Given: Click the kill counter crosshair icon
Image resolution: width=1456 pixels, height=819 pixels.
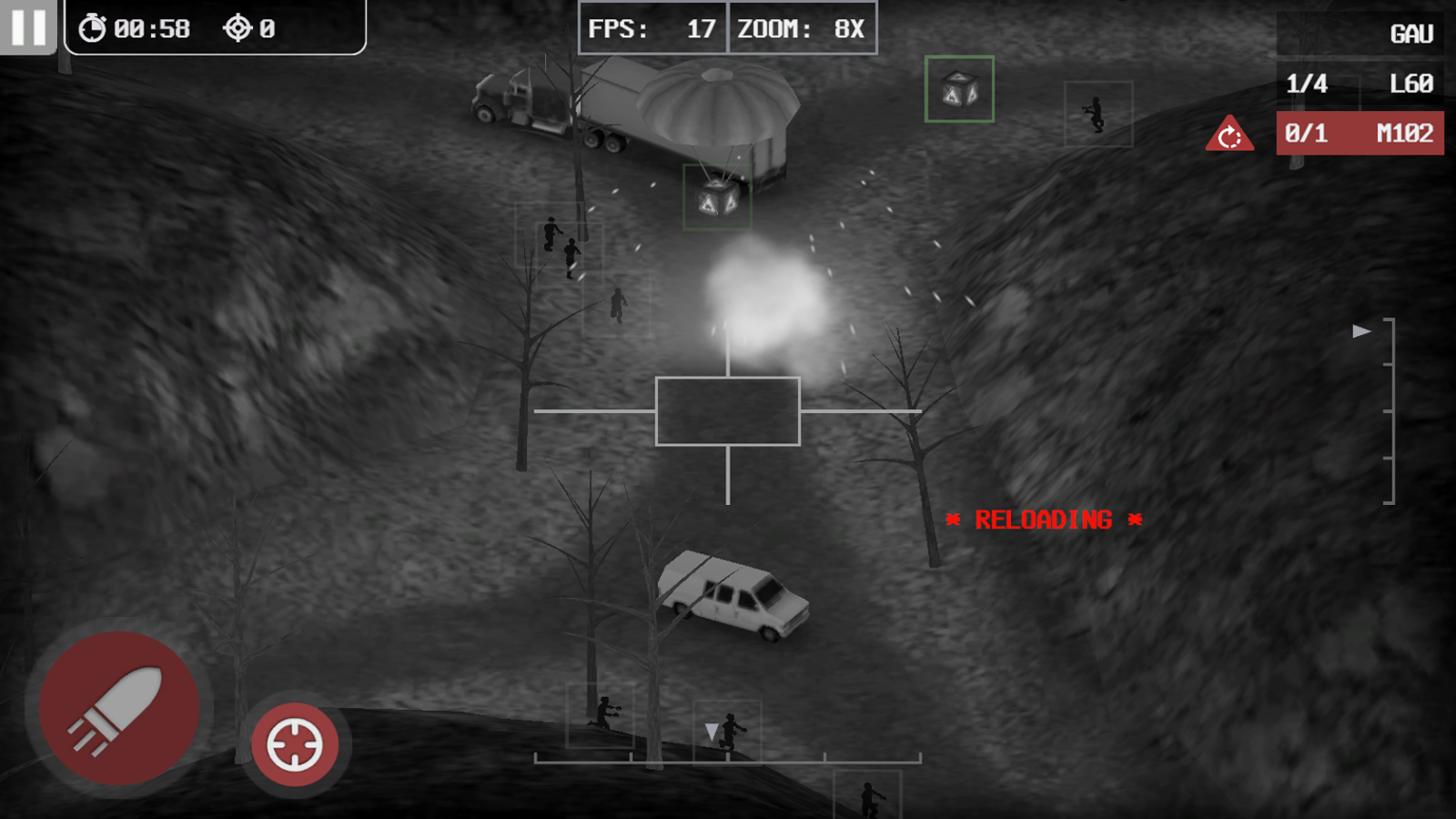Looking at the screenshot, I should [x=239, y=26].
